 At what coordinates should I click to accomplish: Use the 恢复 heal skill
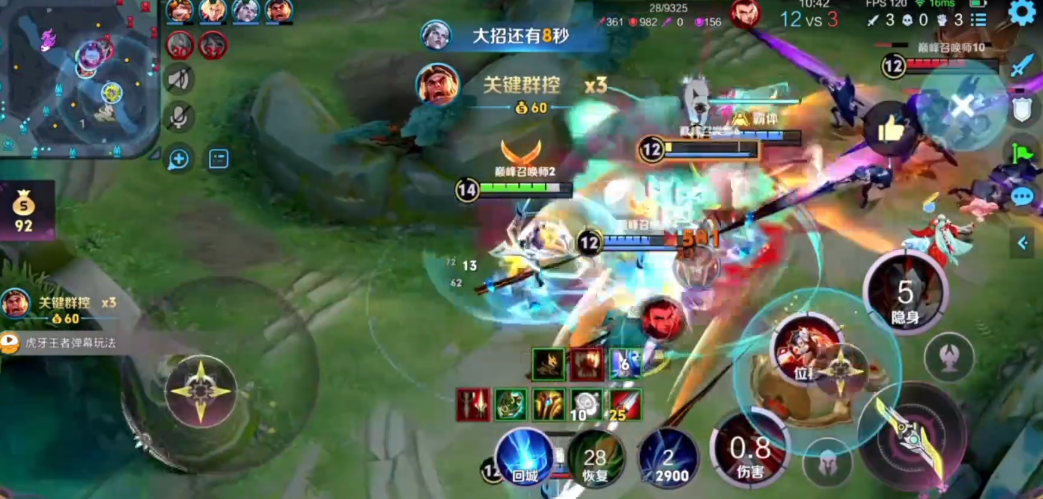596,457
